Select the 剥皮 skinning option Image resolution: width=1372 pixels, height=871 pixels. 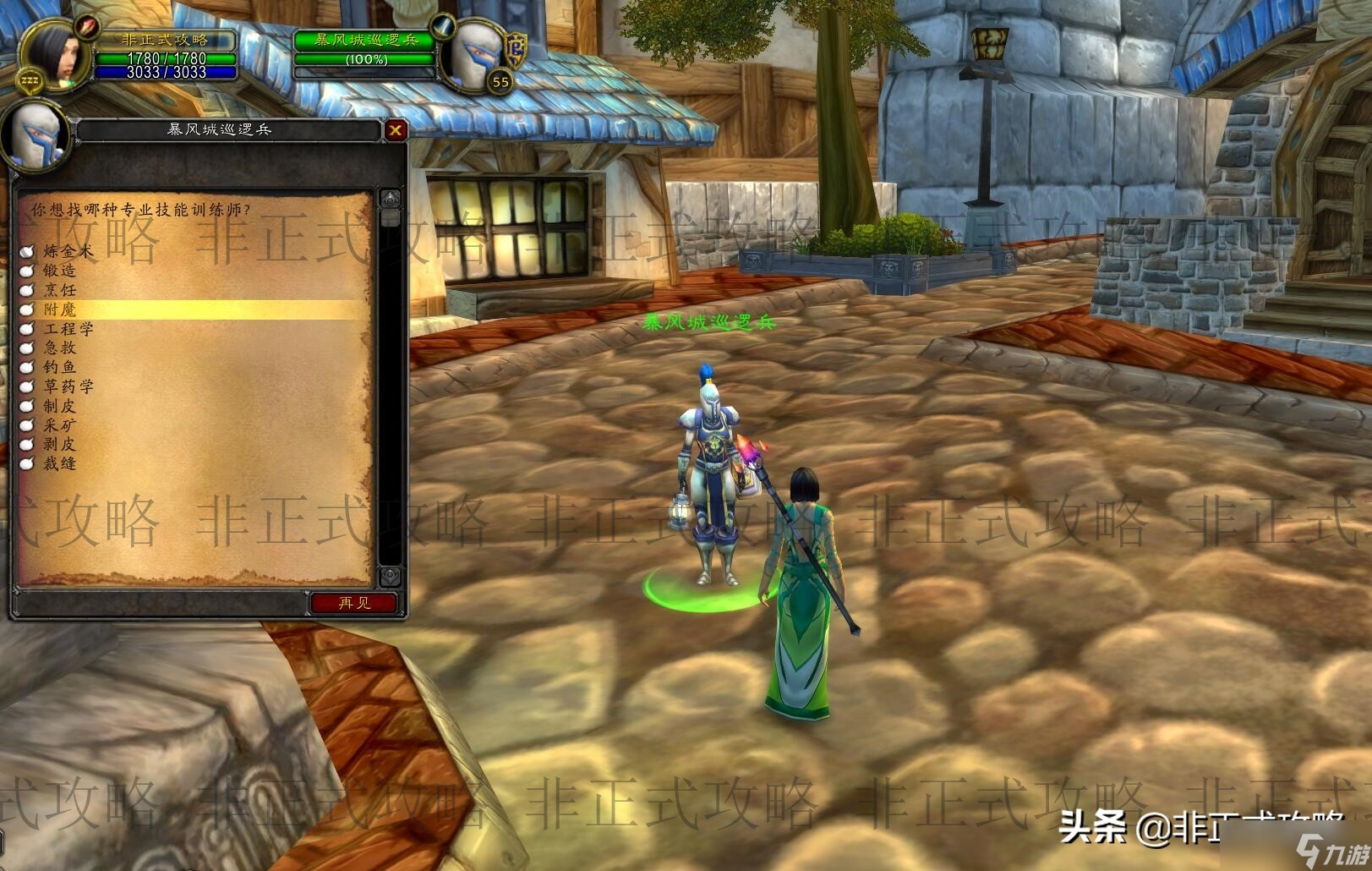[59, 444]
